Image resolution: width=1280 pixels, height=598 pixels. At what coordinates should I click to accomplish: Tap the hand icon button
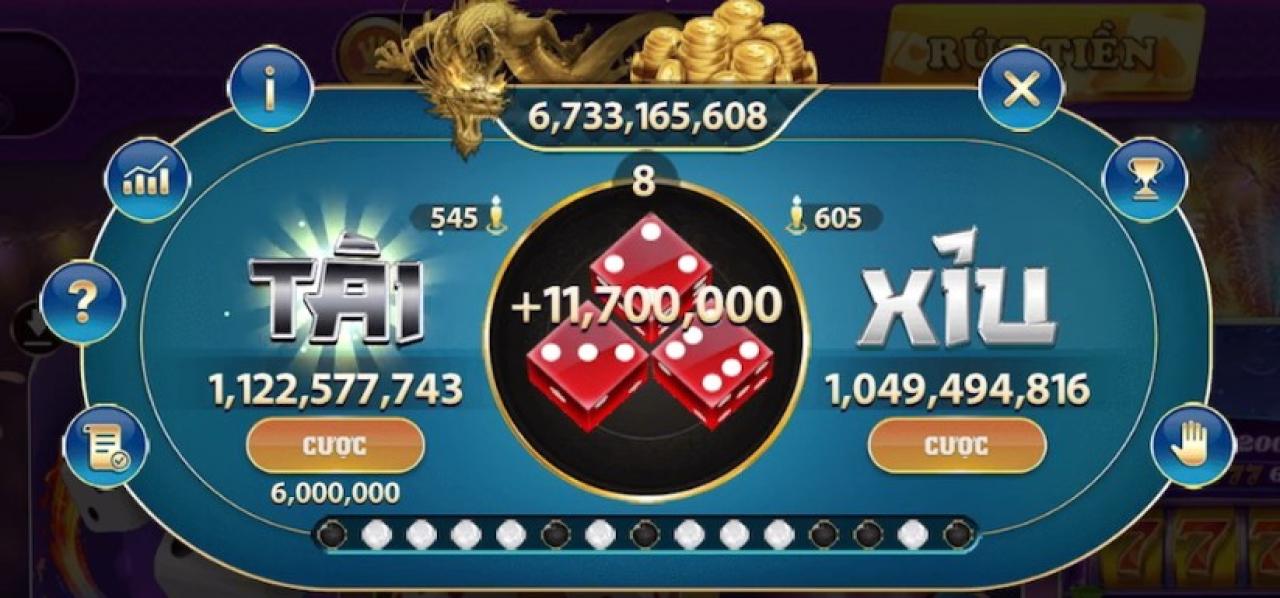click(1192, 446)
